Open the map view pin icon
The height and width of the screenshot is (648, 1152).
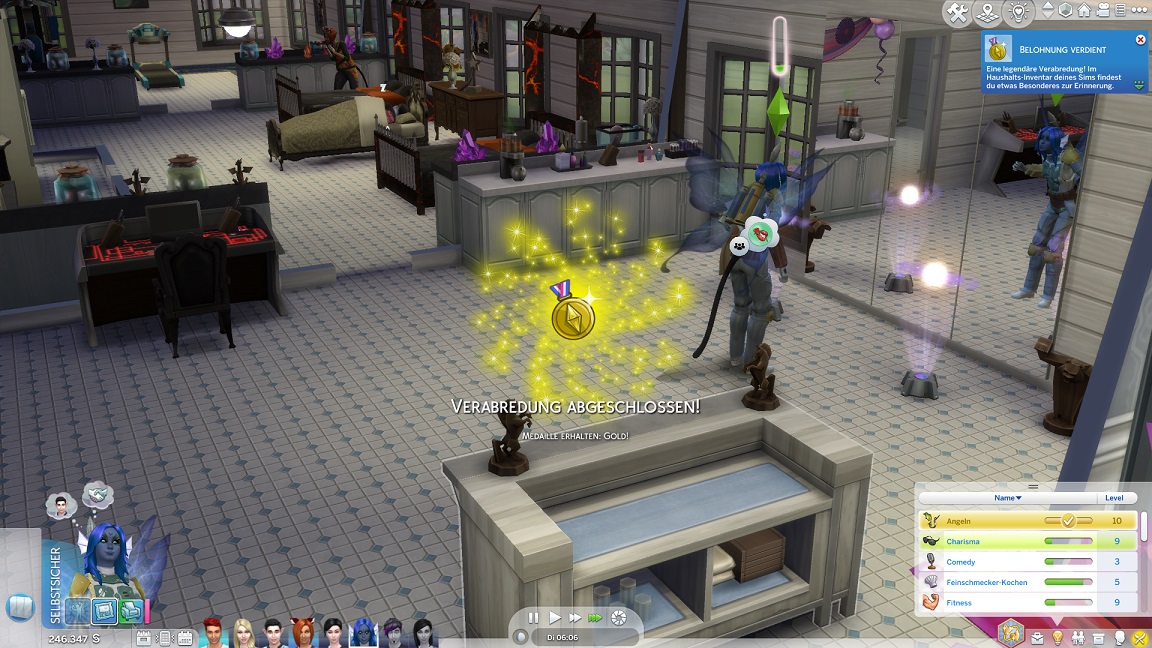[987, 12]
